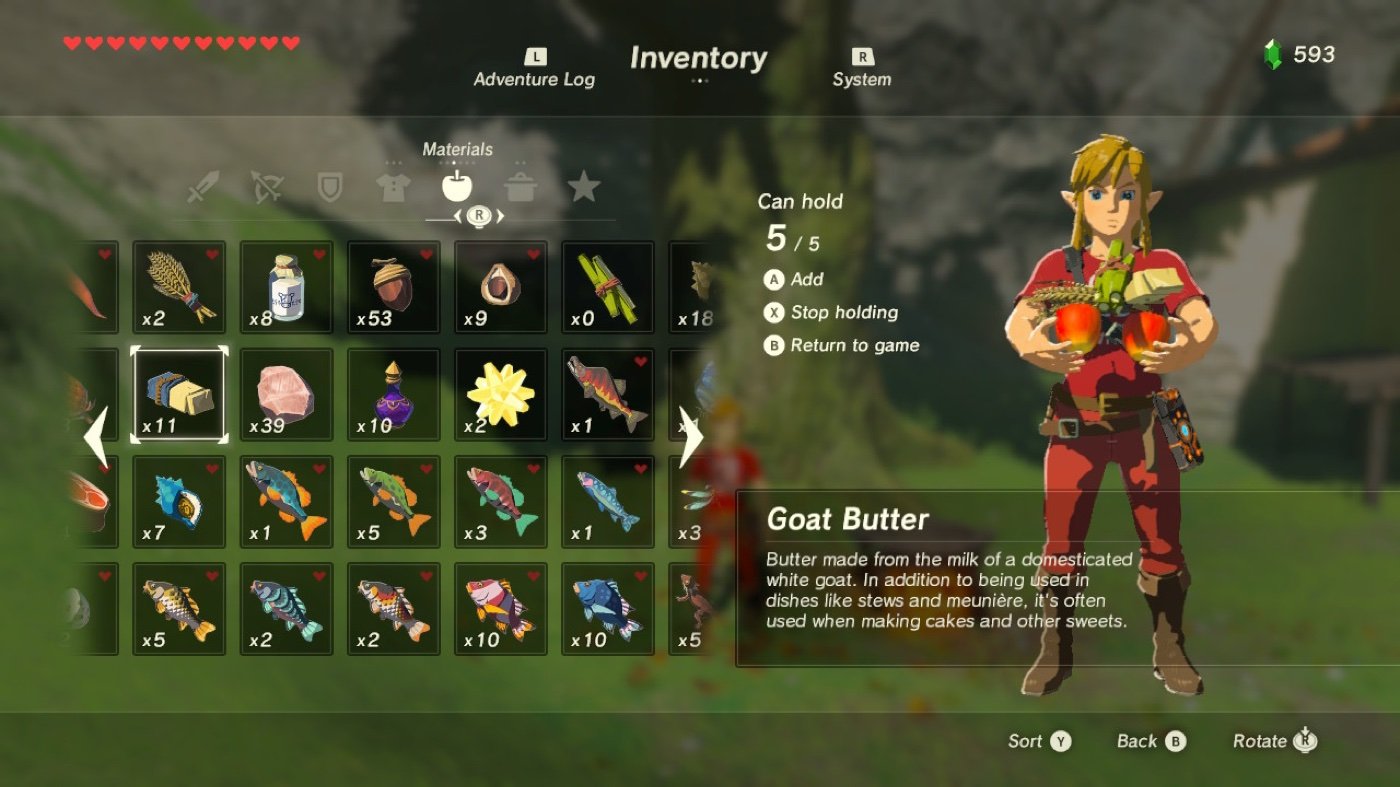Viewport: 1400px width, 787px height.
Task: Select the yellow star fragment slot
Action: (x=500, y=394)
